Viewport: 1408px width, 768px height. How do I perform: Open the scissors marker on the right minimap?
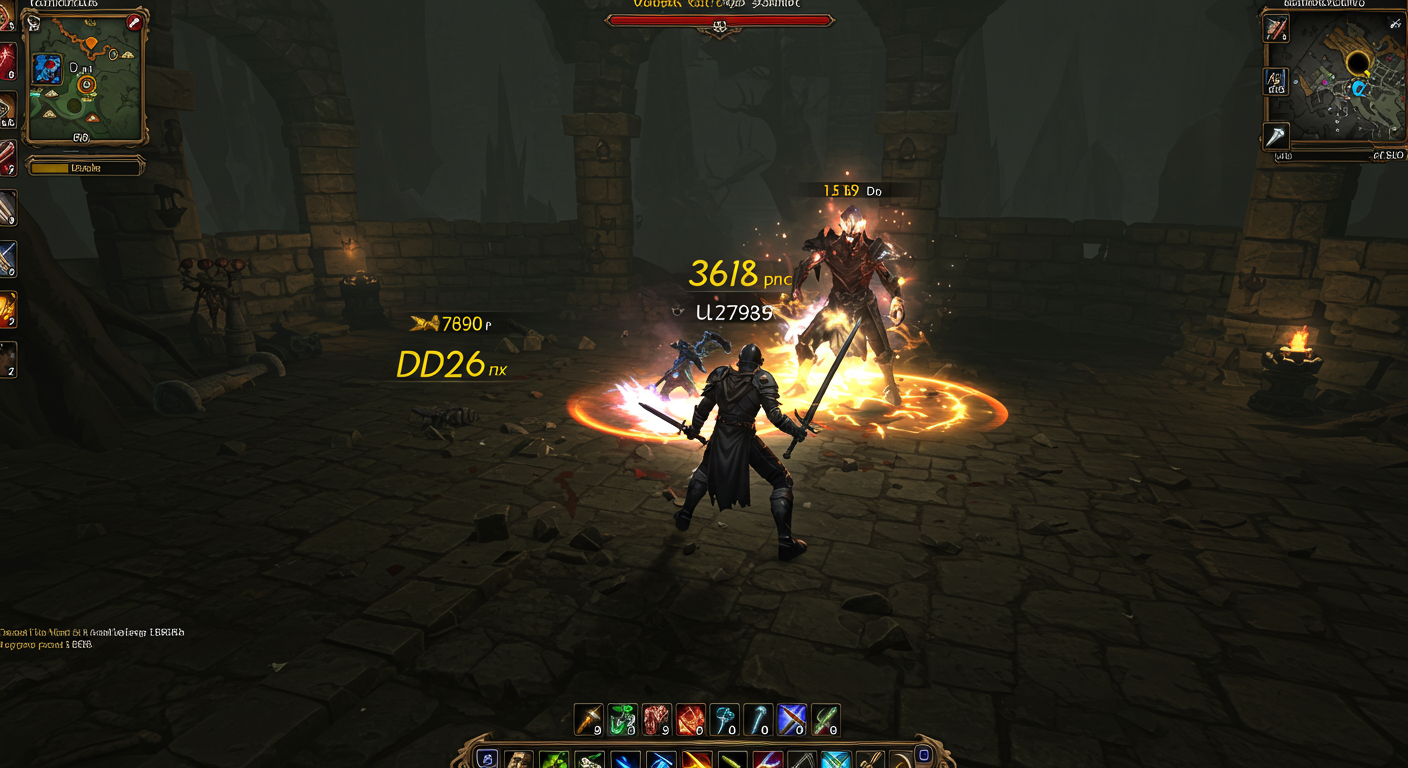[1394, 23]
